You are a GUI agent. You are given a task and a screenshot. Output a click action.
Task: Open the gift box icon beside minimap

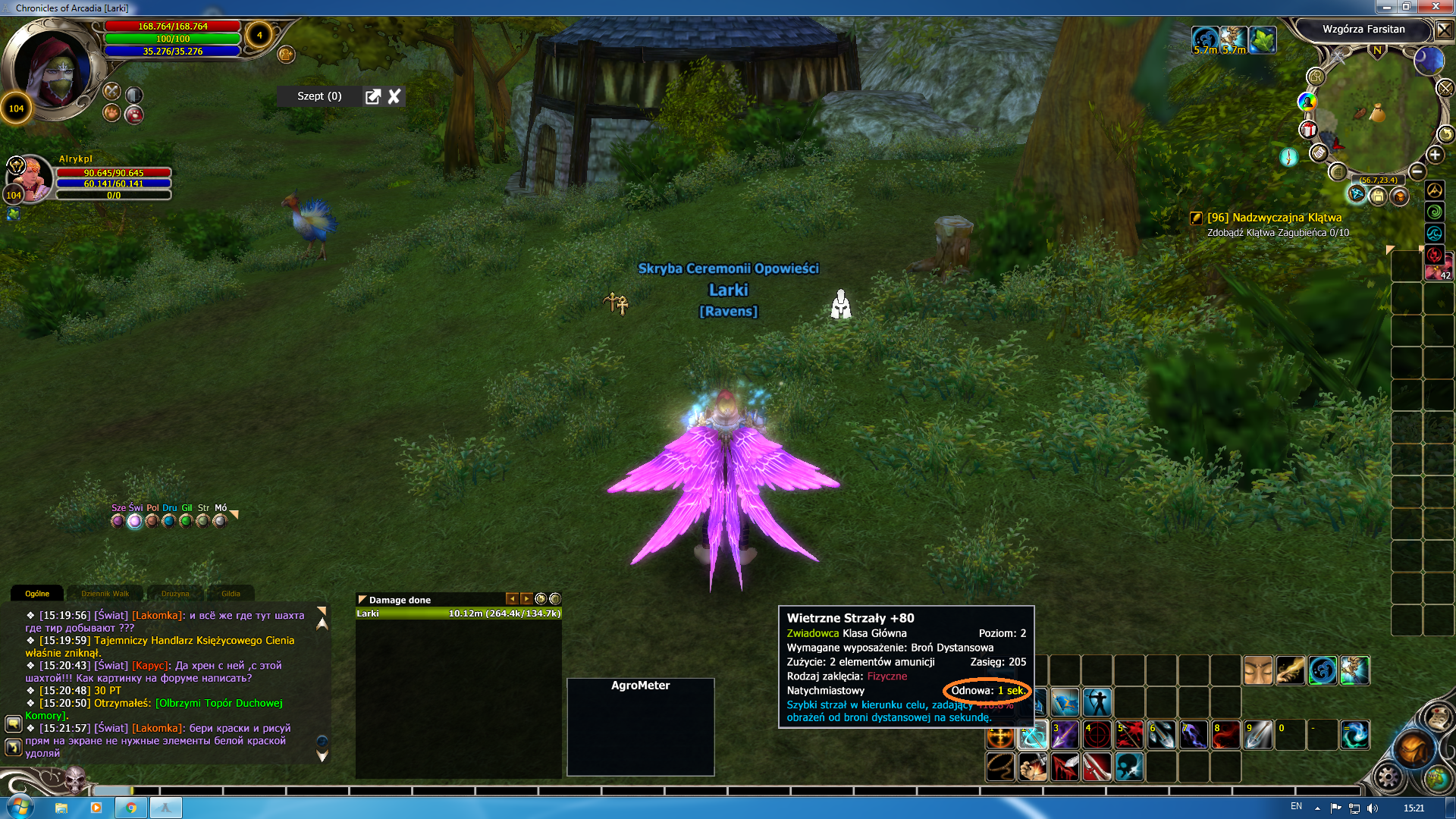[x=1308, y=130]
